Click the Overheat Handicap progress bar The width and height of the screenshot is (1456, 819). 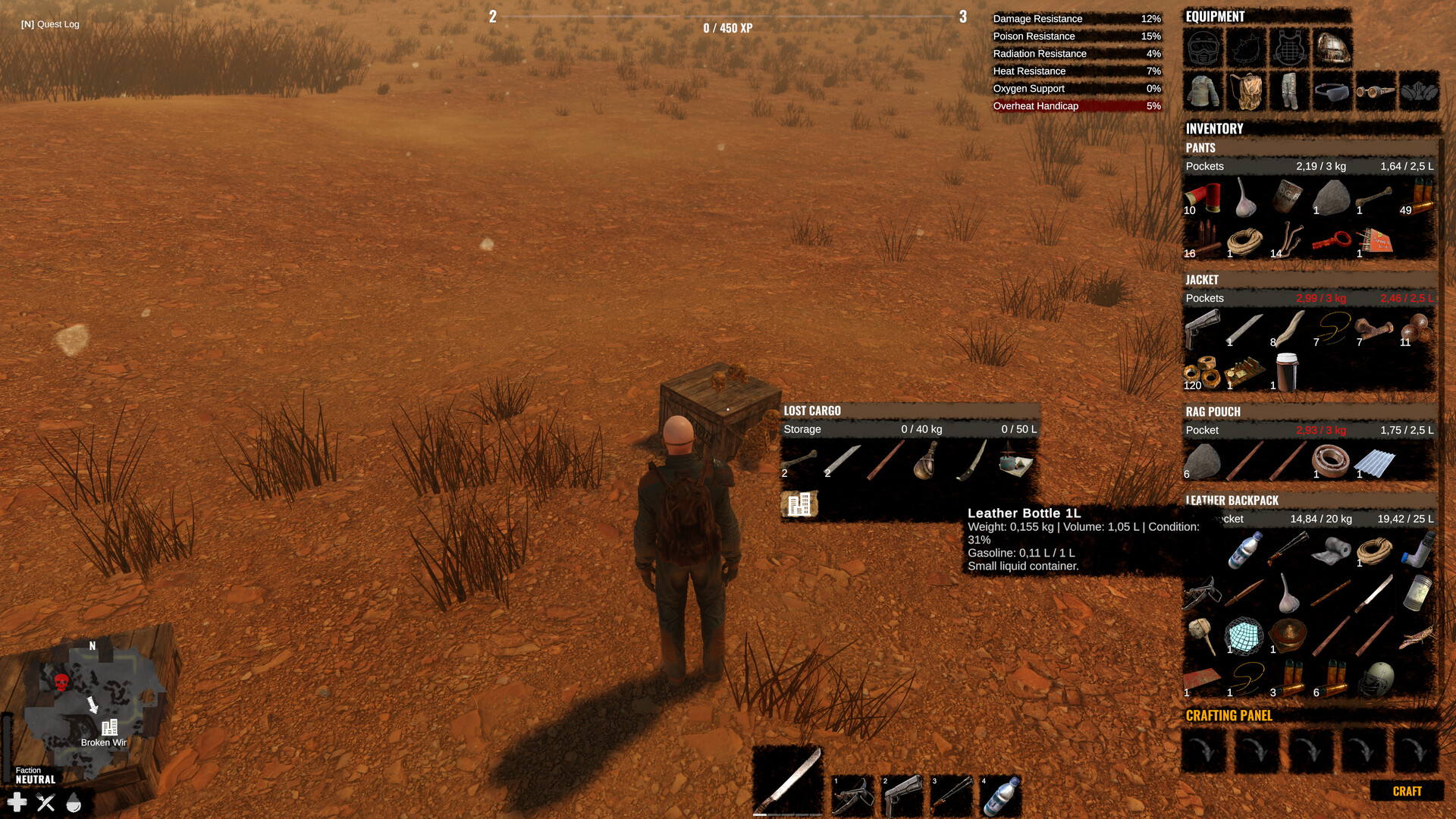(x=1077, y=106)
